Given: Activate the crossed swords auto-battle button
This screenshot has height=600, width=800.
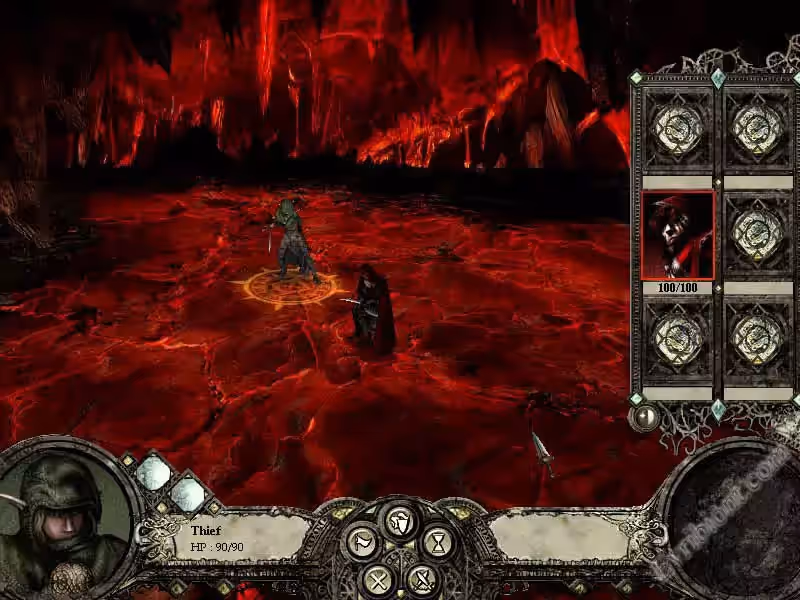Looking at the screenshot, I should click(x=424, y=578).
